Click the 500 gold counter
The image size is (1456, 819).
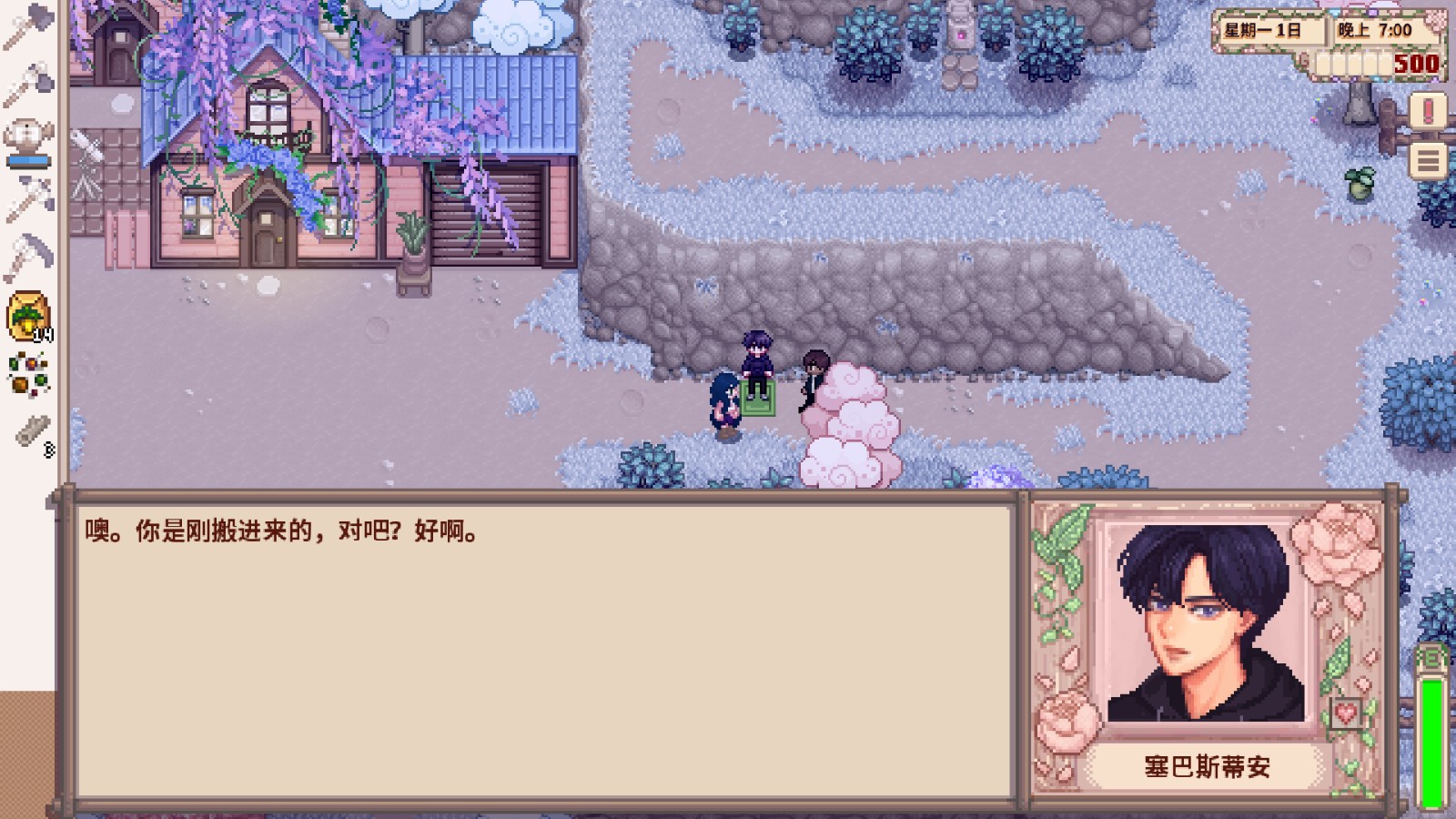coord(1417,65)
